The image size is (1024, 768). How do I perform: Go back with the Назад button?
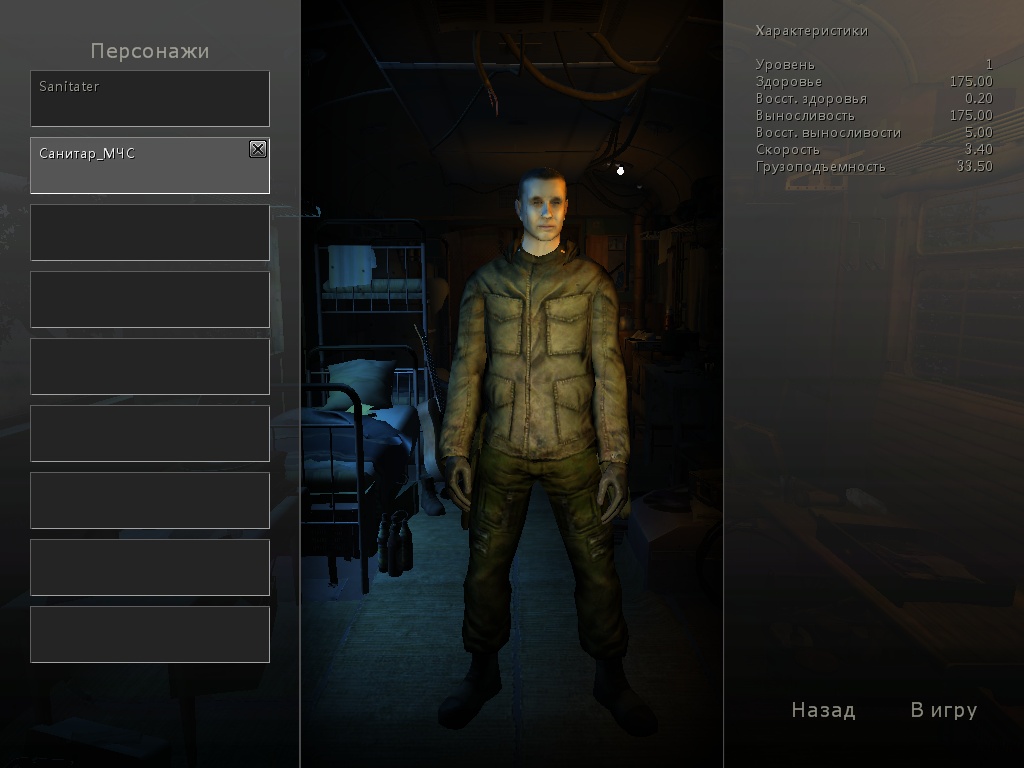(823, 710)
